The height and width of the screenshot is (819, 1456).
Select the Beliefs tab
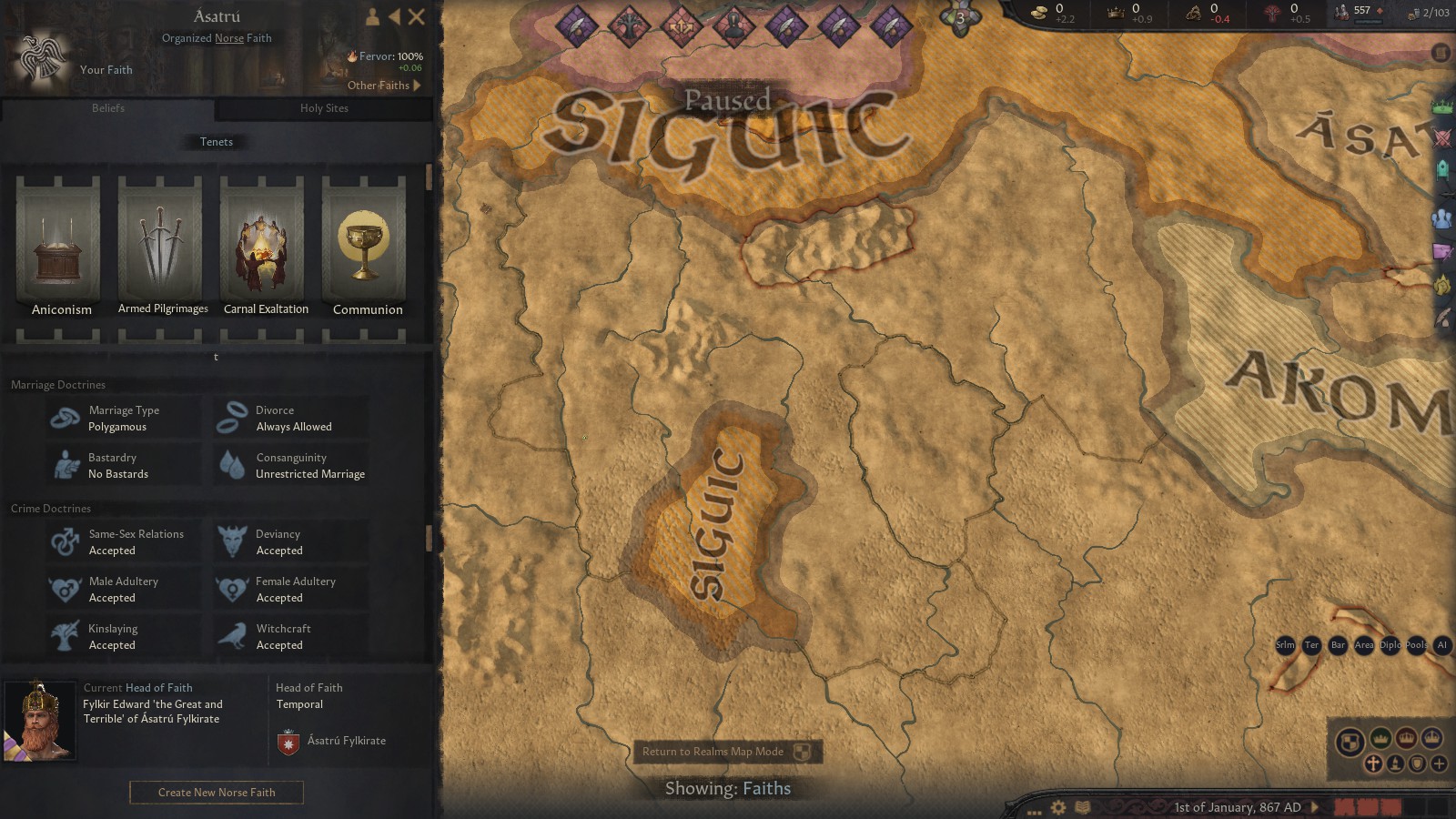click(x=107, y=108)
